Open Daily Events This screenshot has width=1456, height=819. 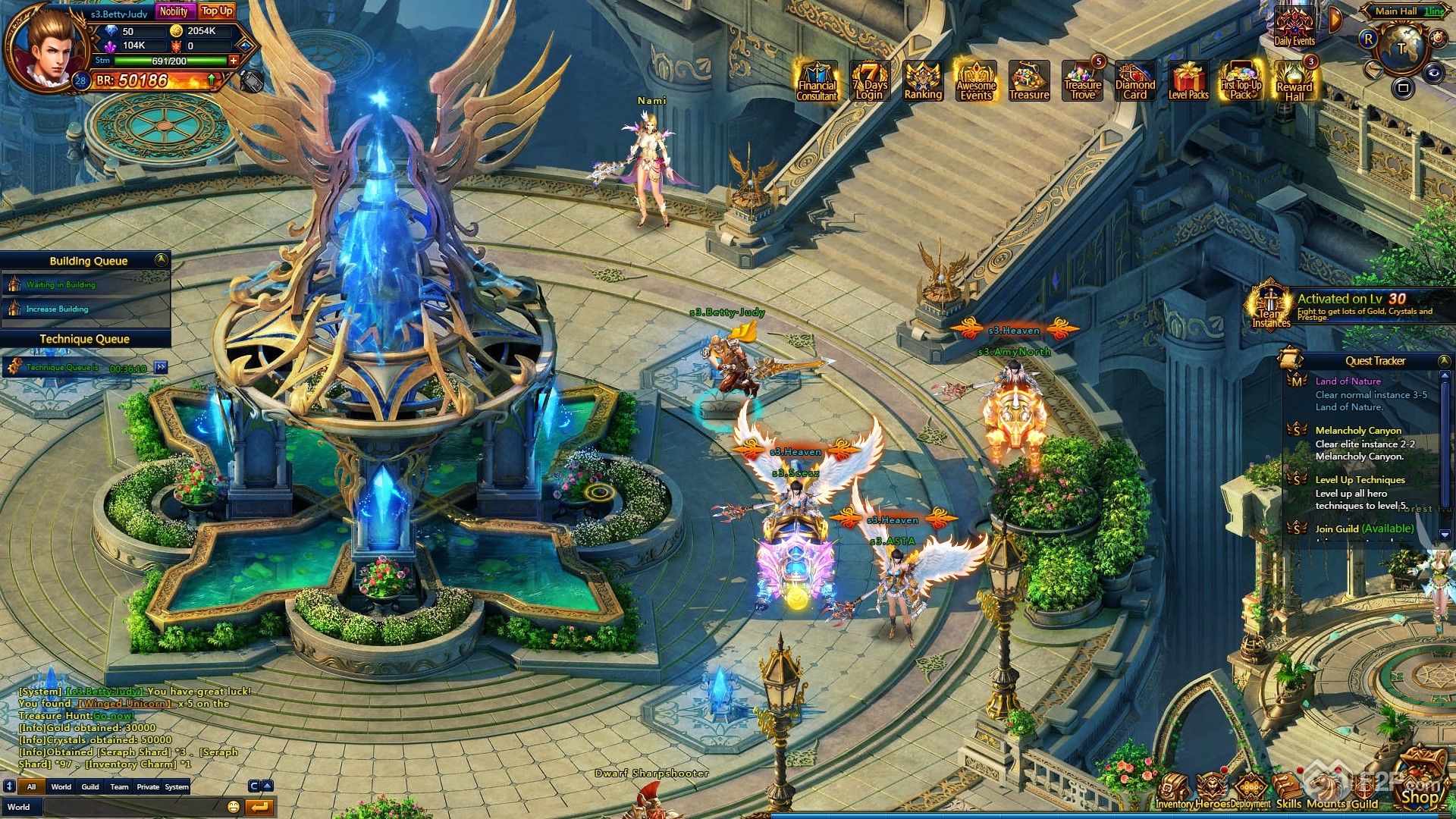pyautogui.click(x=1294, y=29)
